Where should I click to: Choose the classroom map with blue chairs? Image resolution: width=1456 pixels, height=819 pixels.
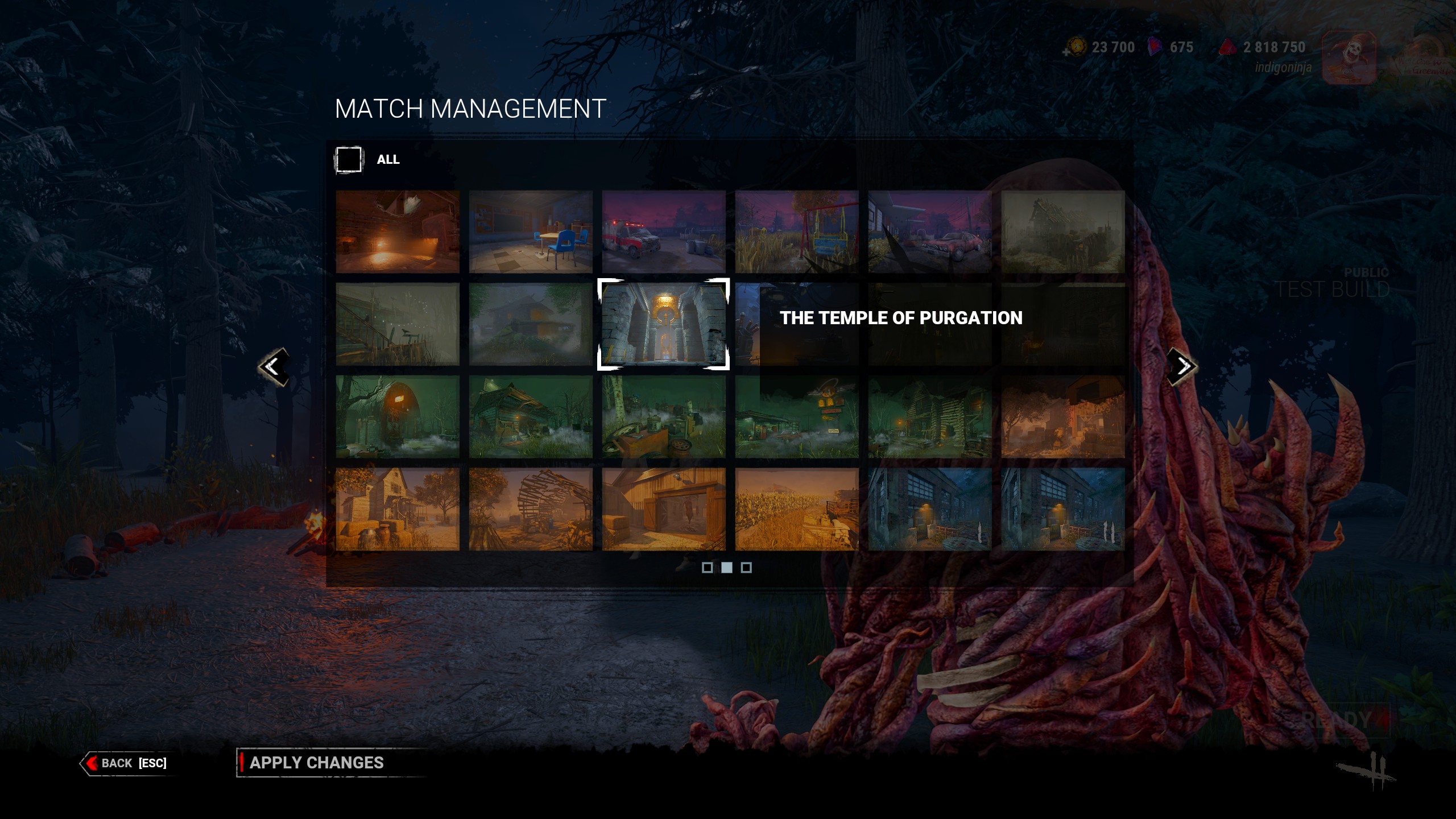click(x=530, y=231)
